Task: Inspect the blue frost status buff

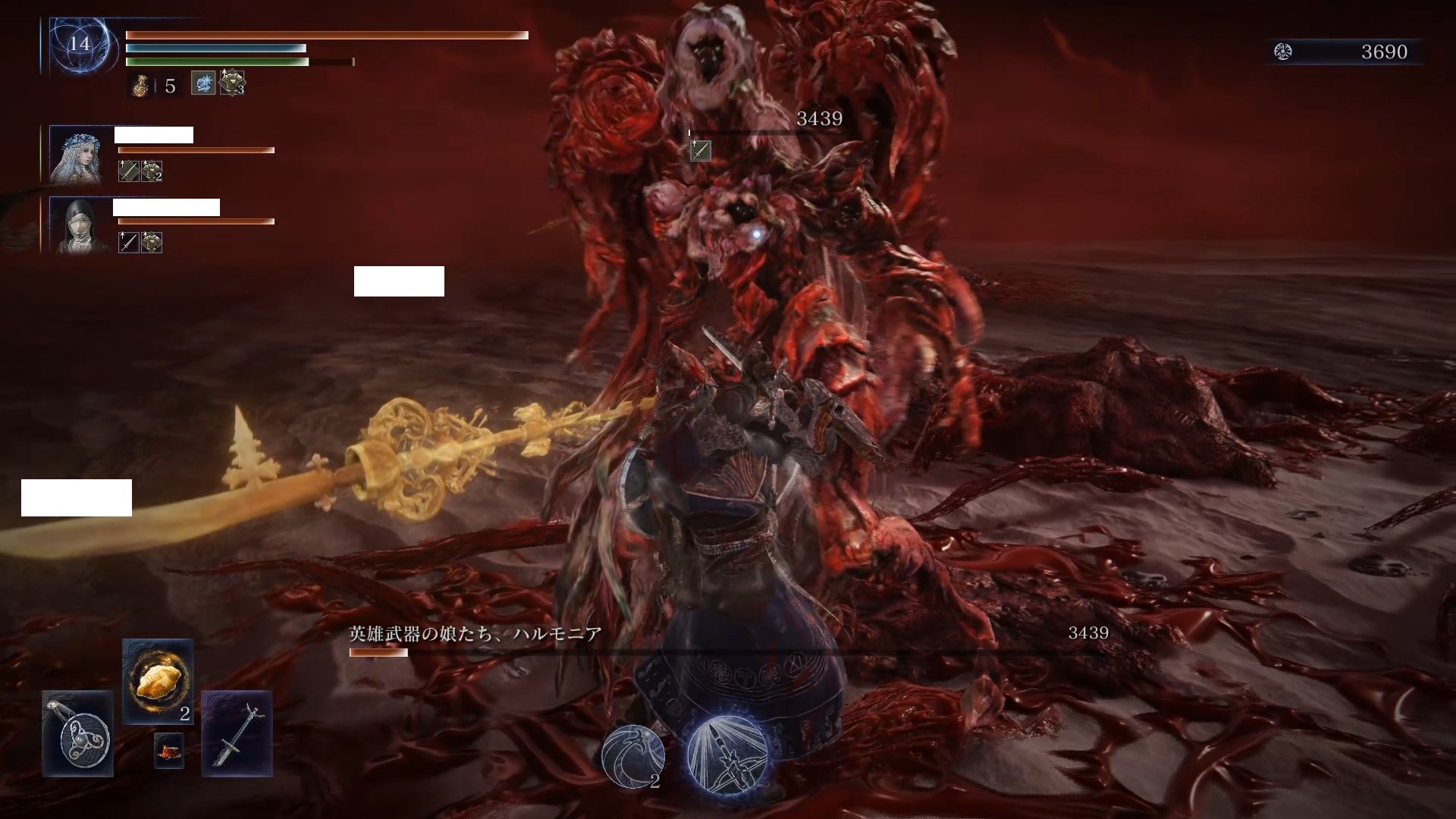Action: point(202,83)
